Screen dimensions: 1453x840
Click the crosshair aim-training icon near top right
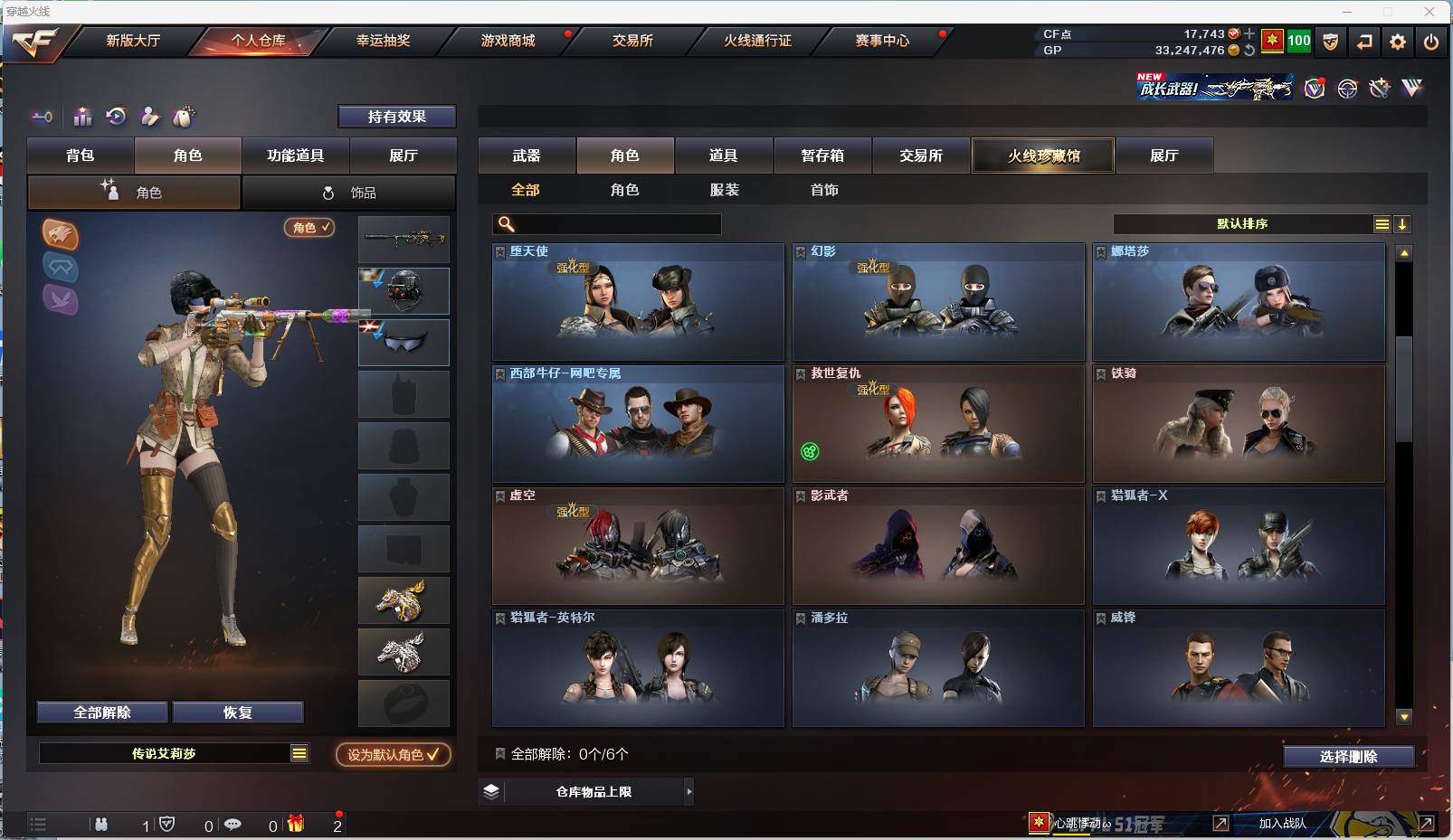click(x=1347, y=89)
